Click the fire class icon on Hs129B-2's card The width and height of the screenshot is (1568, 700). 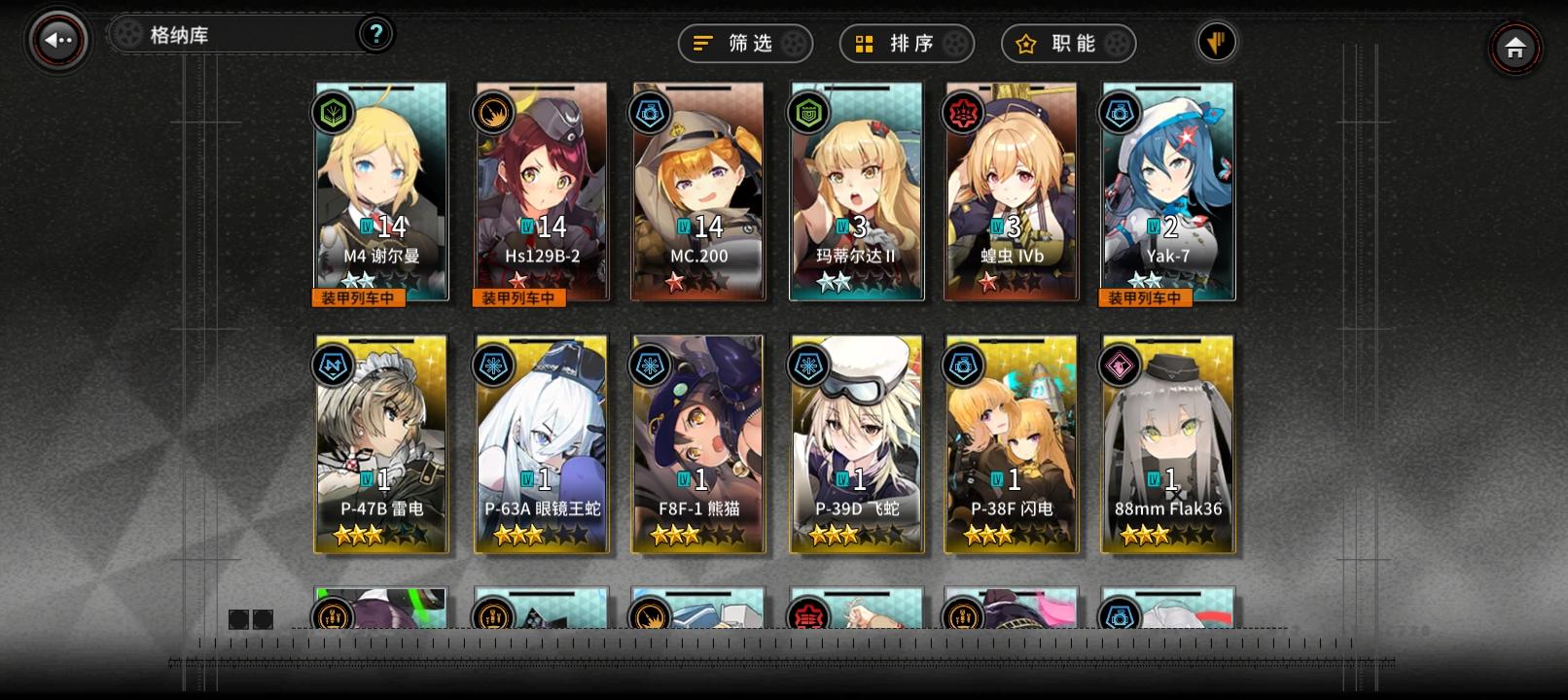[x=492, y=113]
